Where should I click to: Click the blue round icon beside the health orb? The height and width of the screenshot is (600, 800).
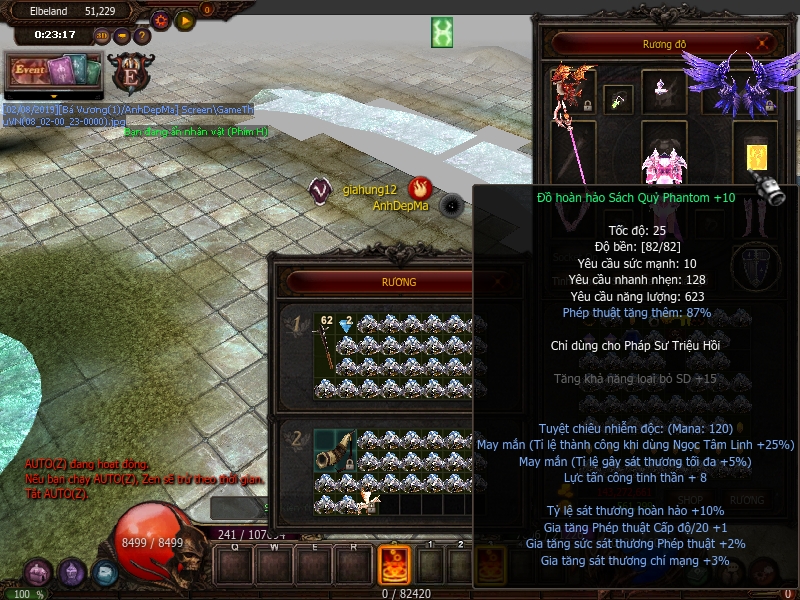[x=105, y=573]
